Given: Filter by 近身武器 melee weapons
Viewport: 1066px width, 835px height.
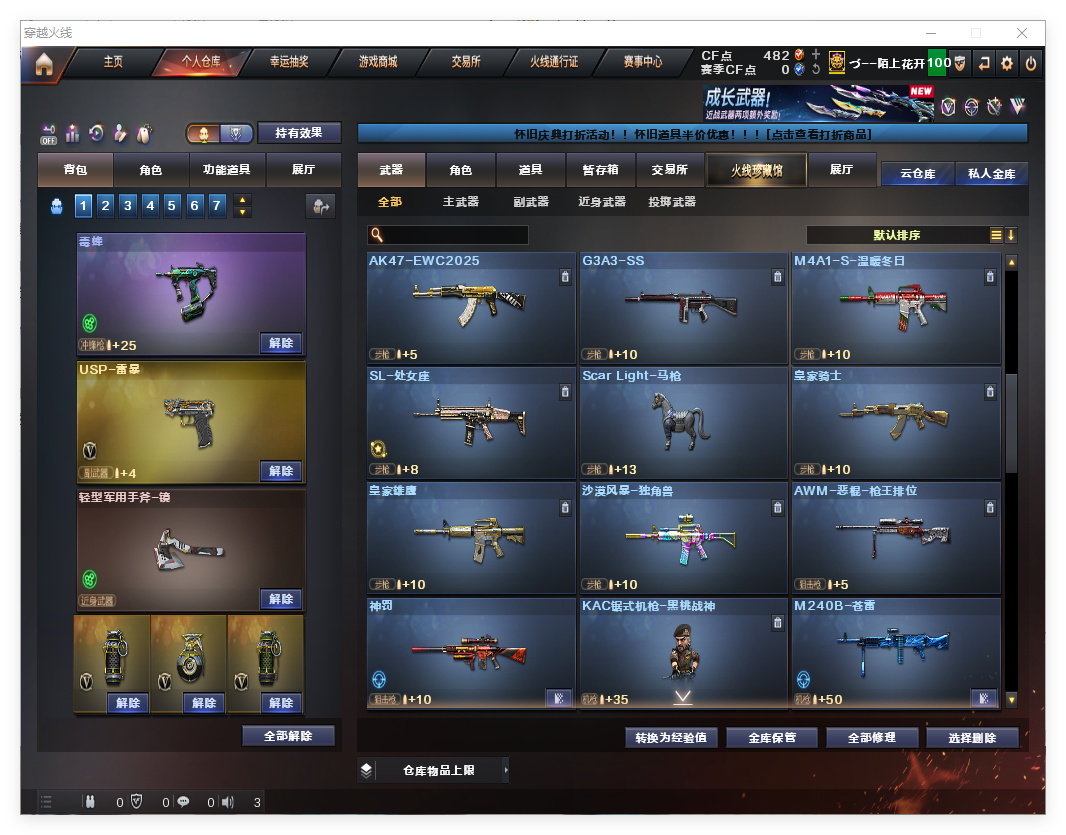Looking at the screenshot, I should (602, 202).
